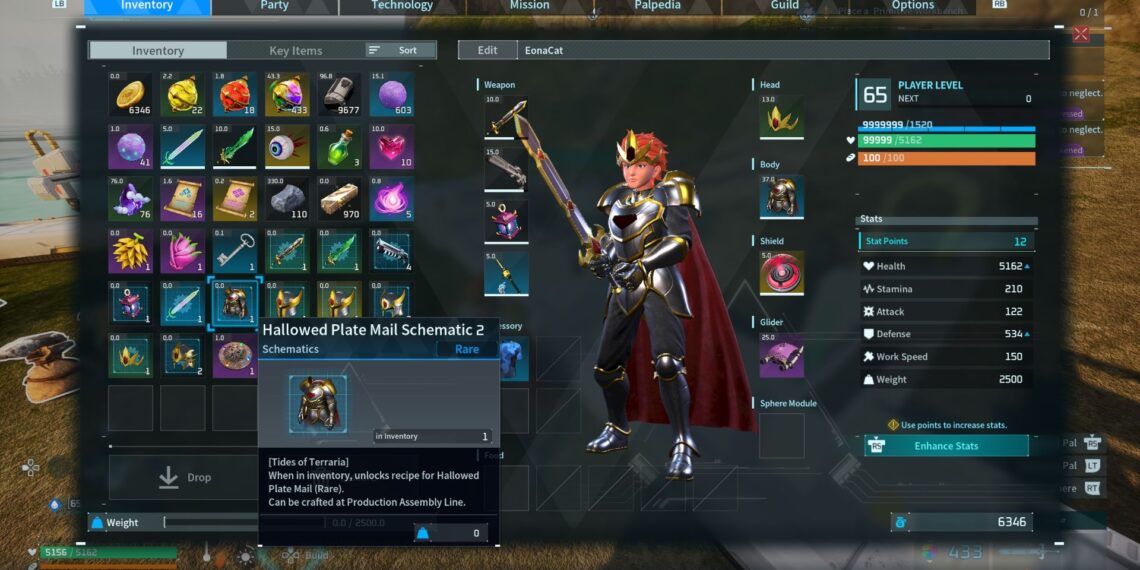Select the pink heart item slot
1140x570 pixels.
pyautogui.click(x=391, y=147)
